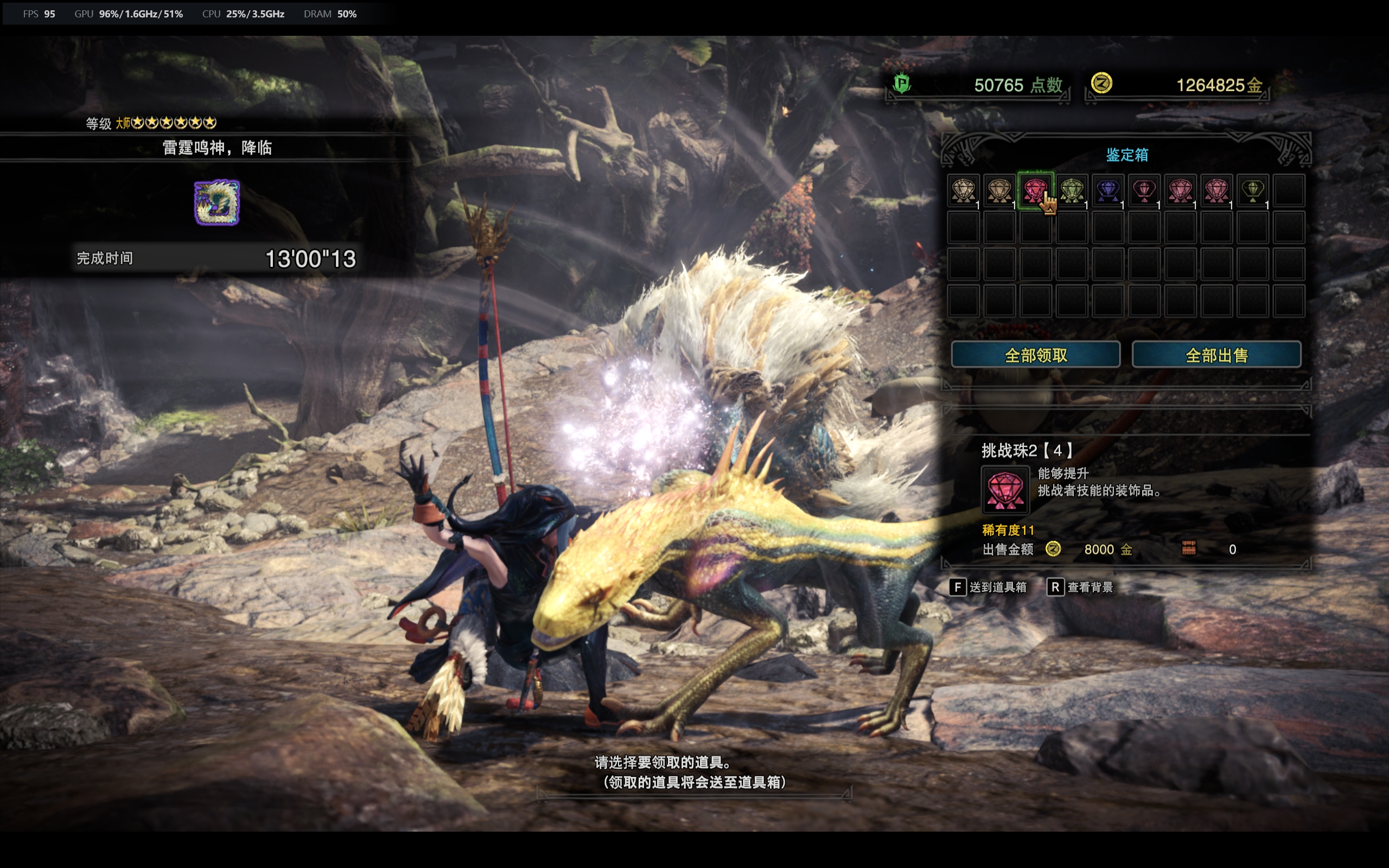Viewport: 1389px width, 868px height.
Task: Select the small pink single-triangle jewel
Action: tap(1144, 190)
